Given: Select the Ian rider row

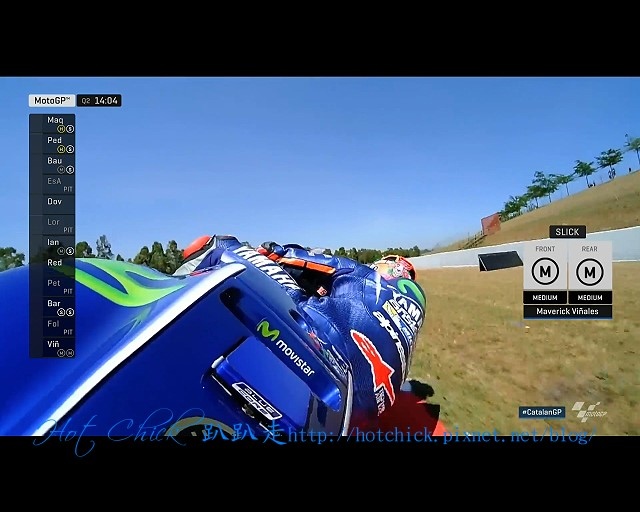Looking at the screenshot, I should (x=53, y=246).
